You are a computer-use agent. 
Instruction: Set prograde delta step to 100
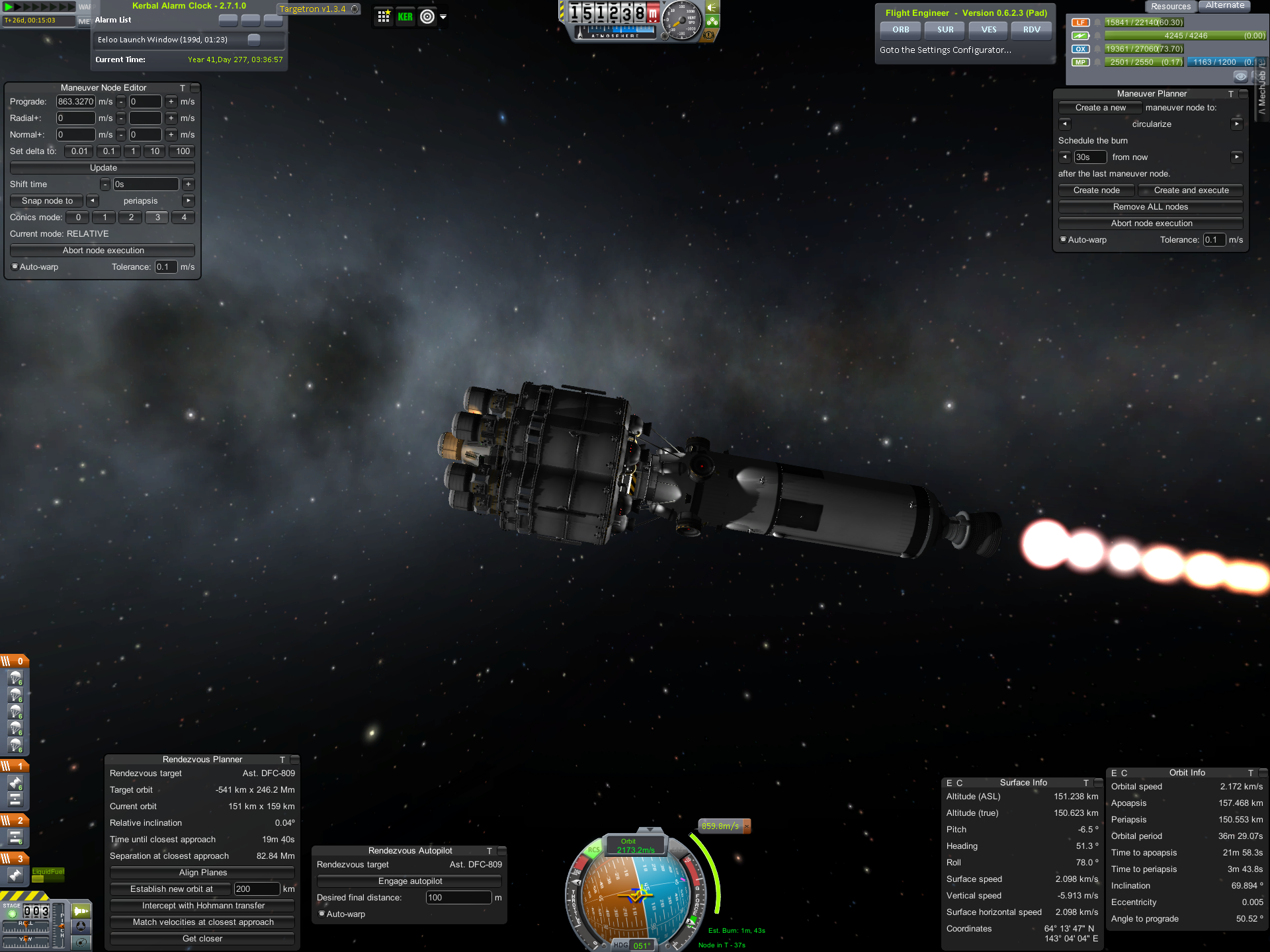tap(183, 151)
